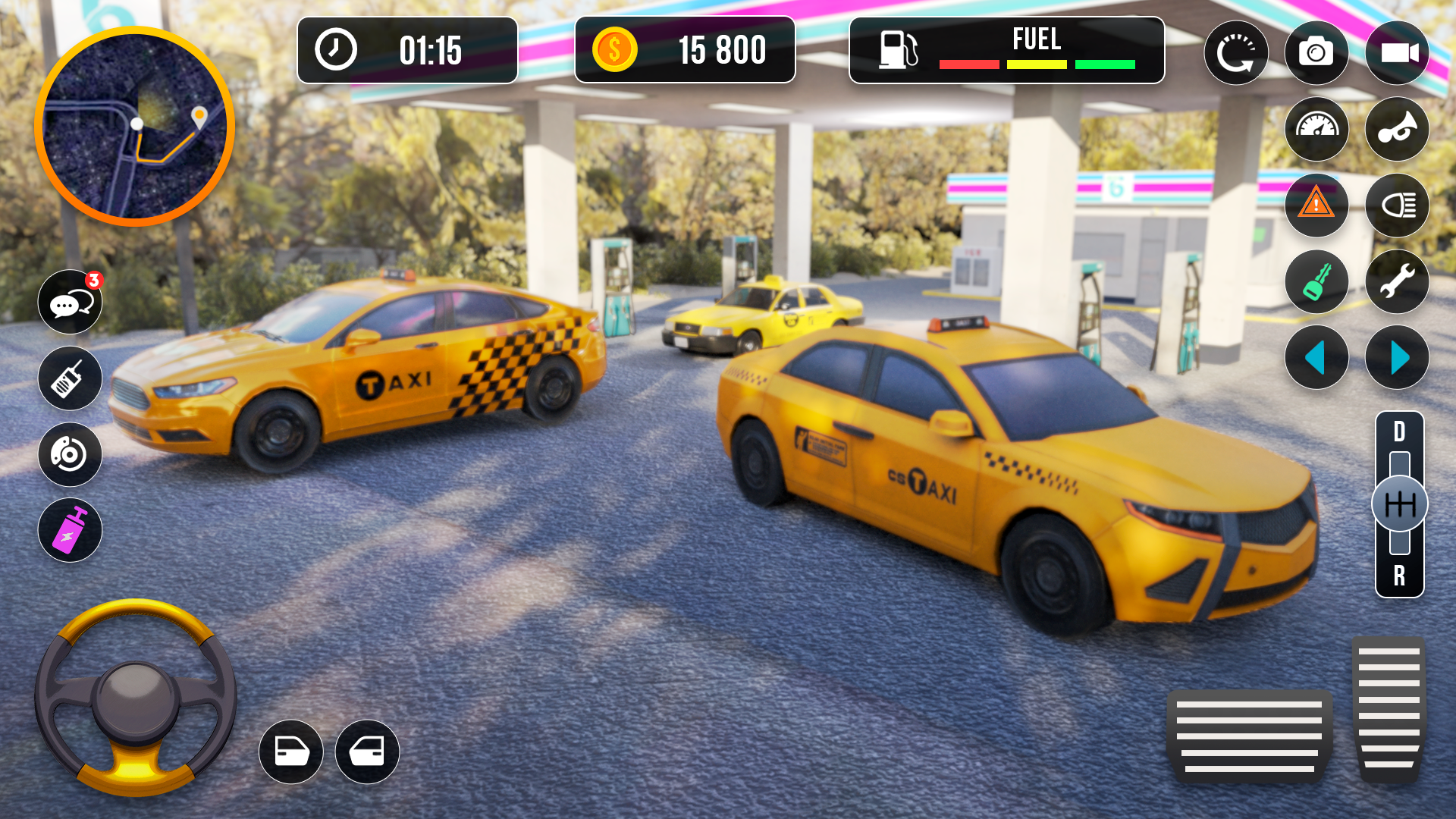Image resolution: width=1456 pixels, height=819 pixels.
Task: Enable the right turn signal
Action: [x=1398, y=357]
